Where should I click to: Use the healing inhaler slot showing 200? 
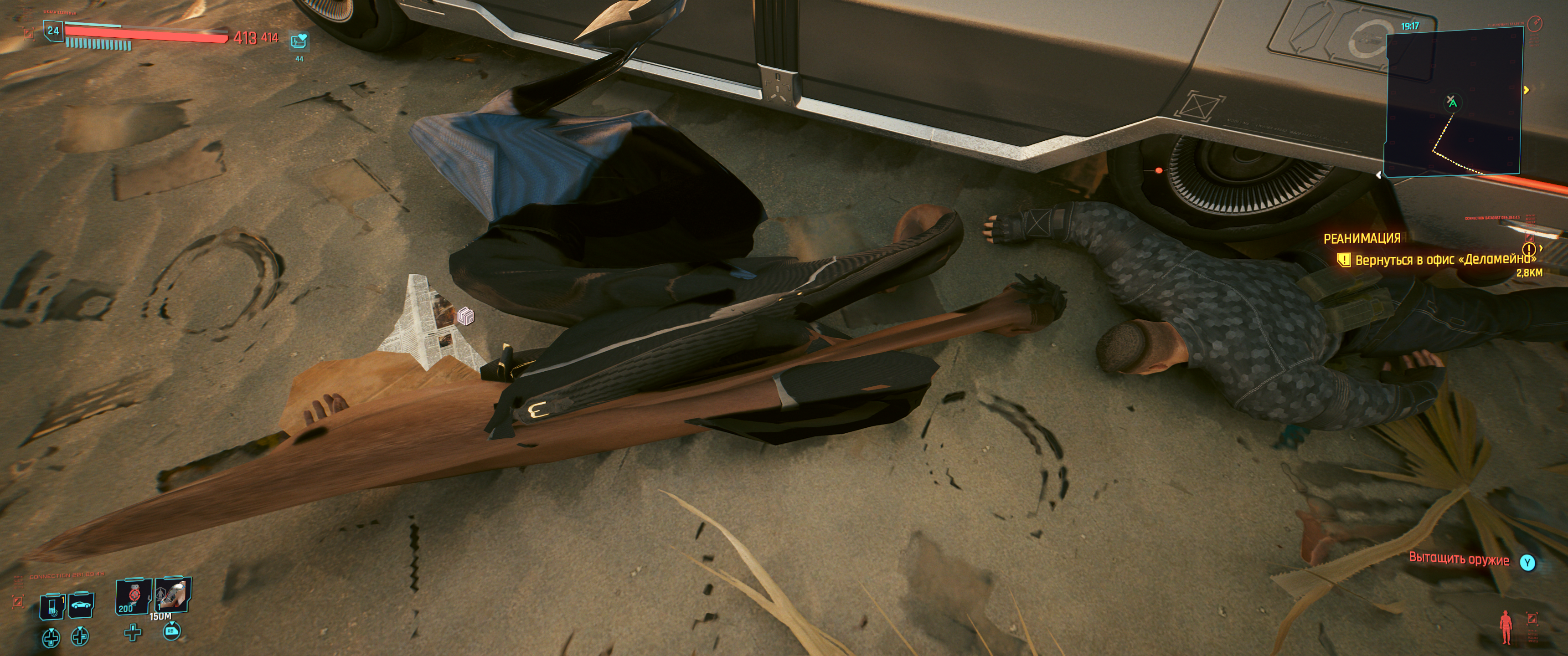pyautogui.click(x=132, y=598)
